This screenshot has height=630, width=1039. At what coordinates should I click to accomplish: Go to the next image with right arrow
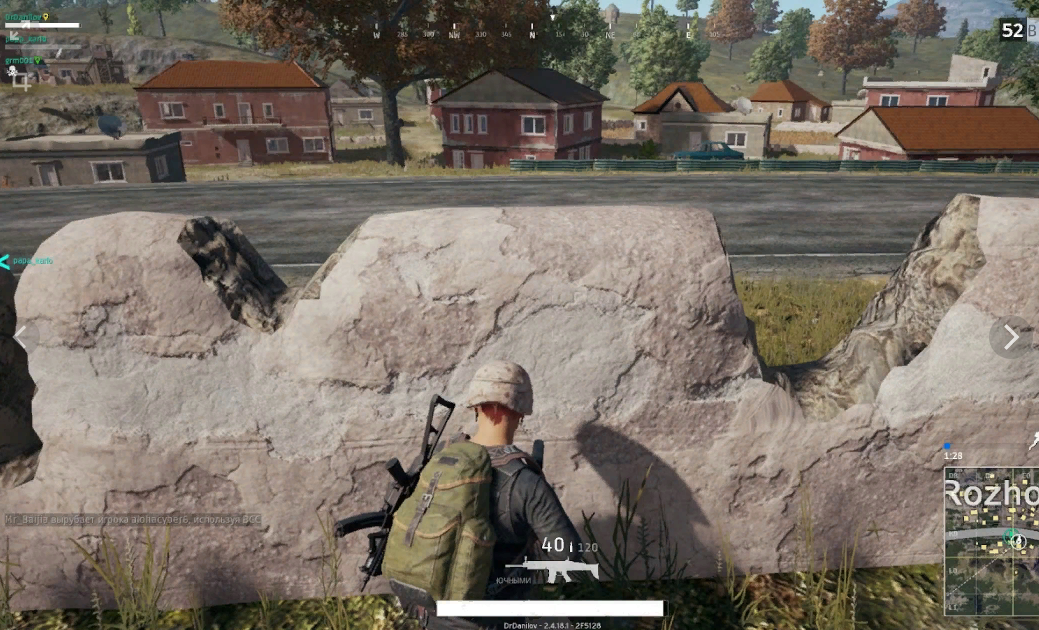point(1010,338)
